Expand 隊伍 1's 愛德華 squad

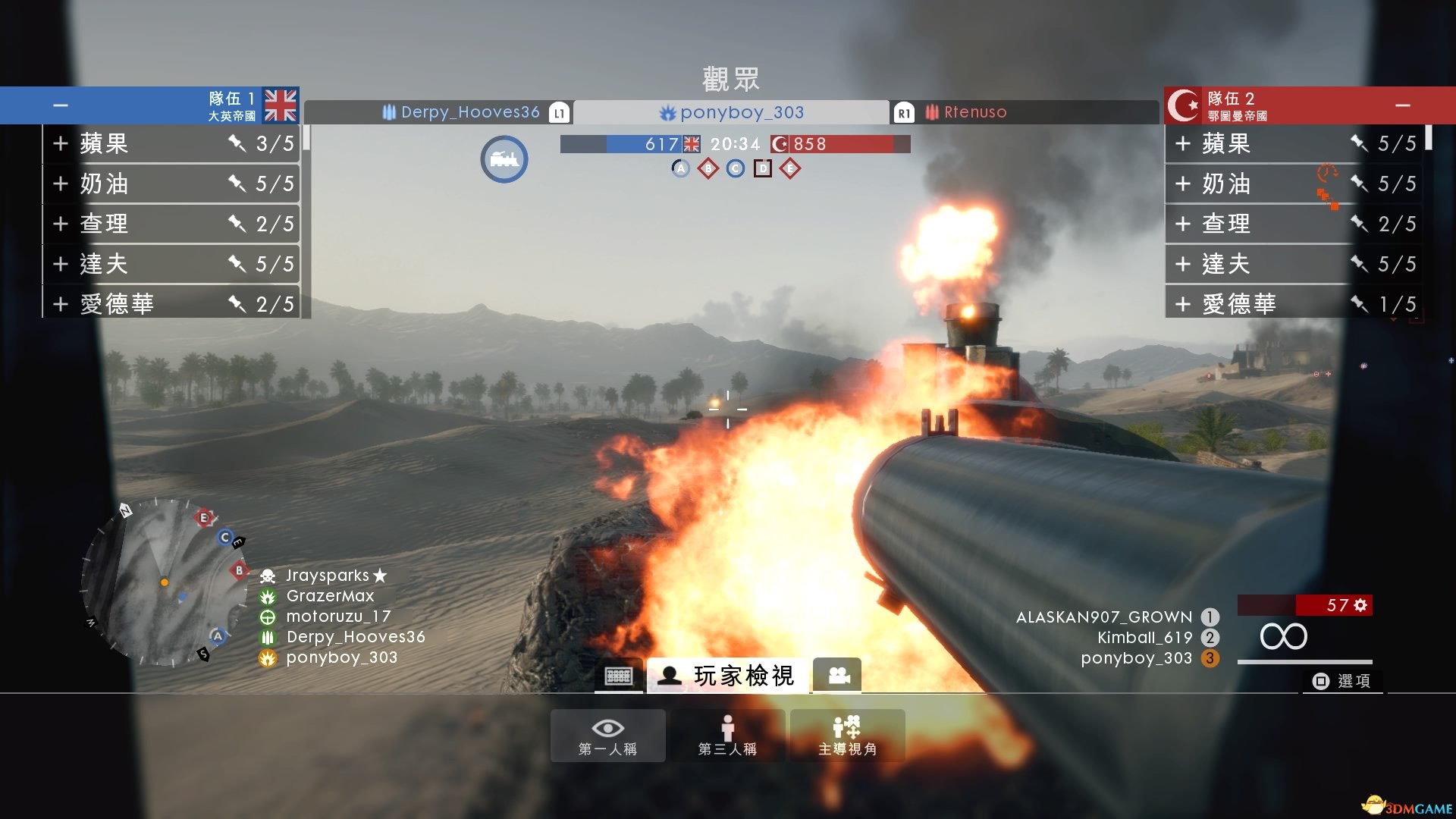pos(61,304)
